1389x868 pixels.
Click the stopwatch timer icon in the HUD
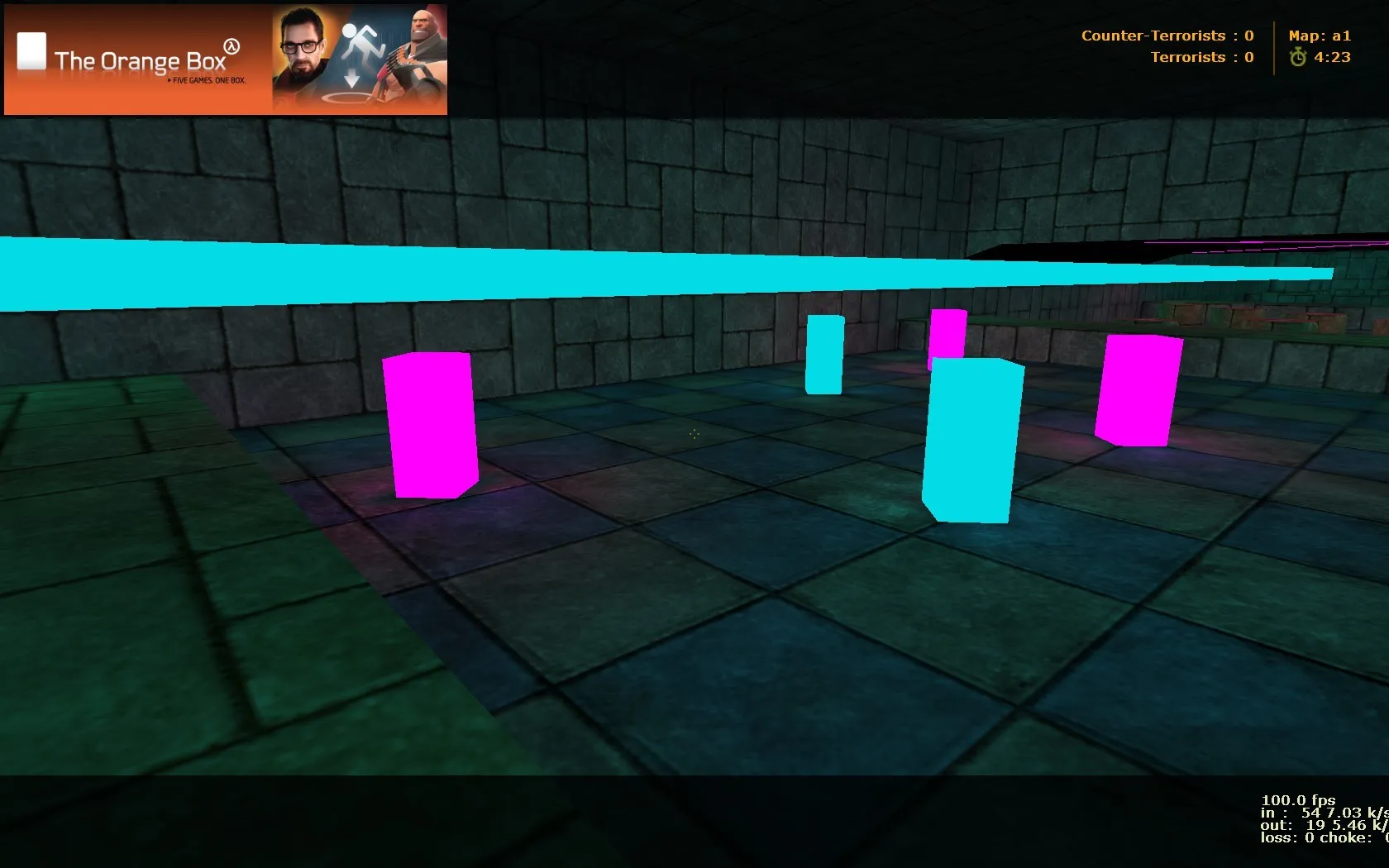coord(1299,57)
